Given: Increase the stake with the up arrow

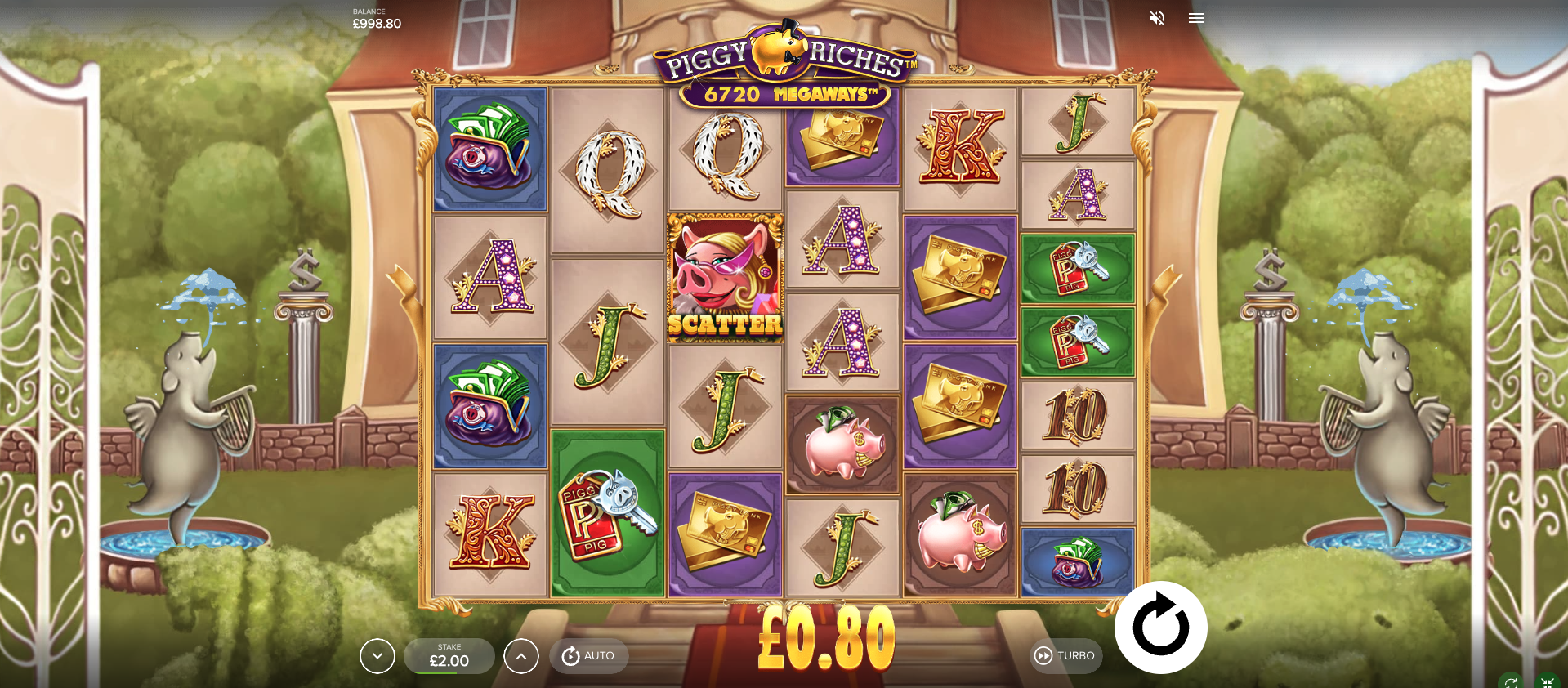Looking at the screenshot, I should tap(521, 655).
